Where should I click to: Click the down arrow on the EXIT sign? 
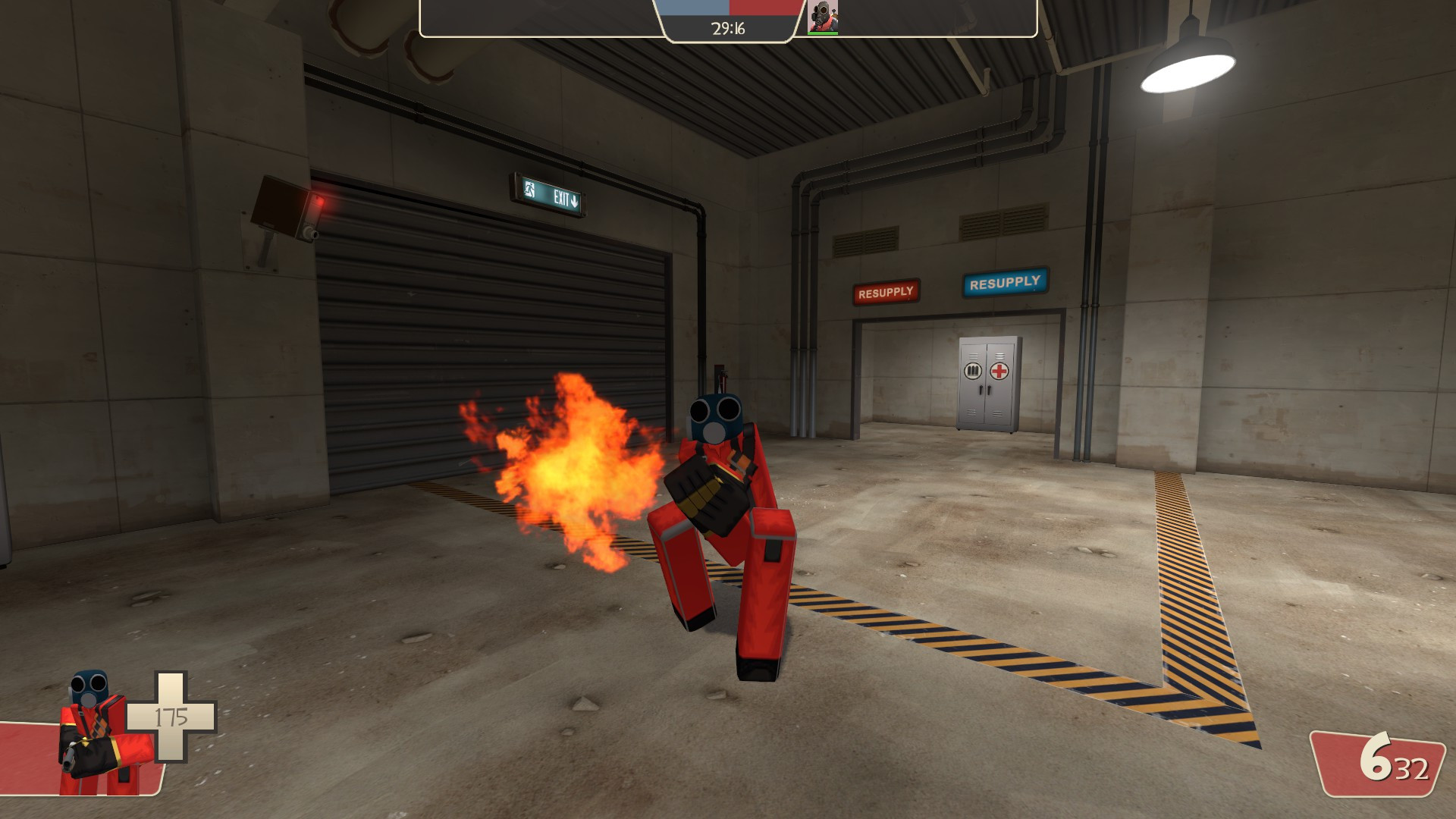point(574,199)
